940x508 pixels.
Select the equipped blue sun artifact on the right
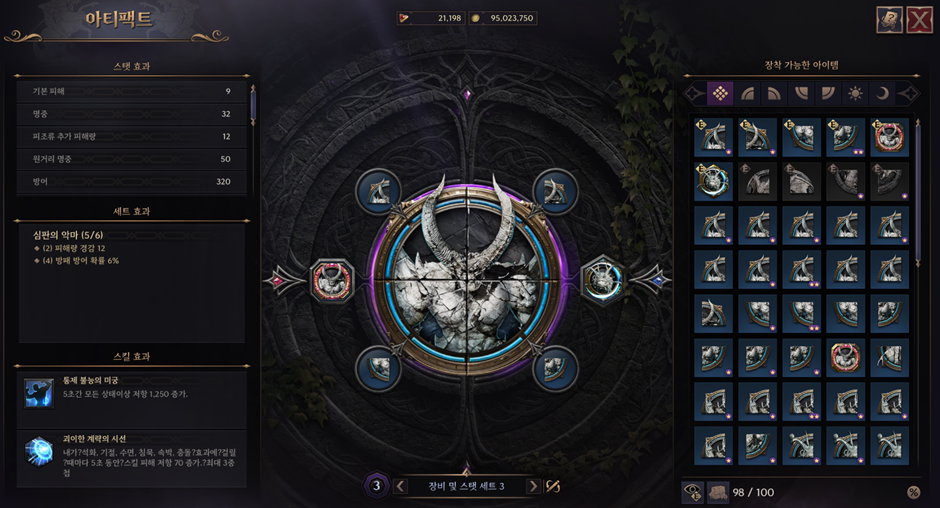point(602,278)
